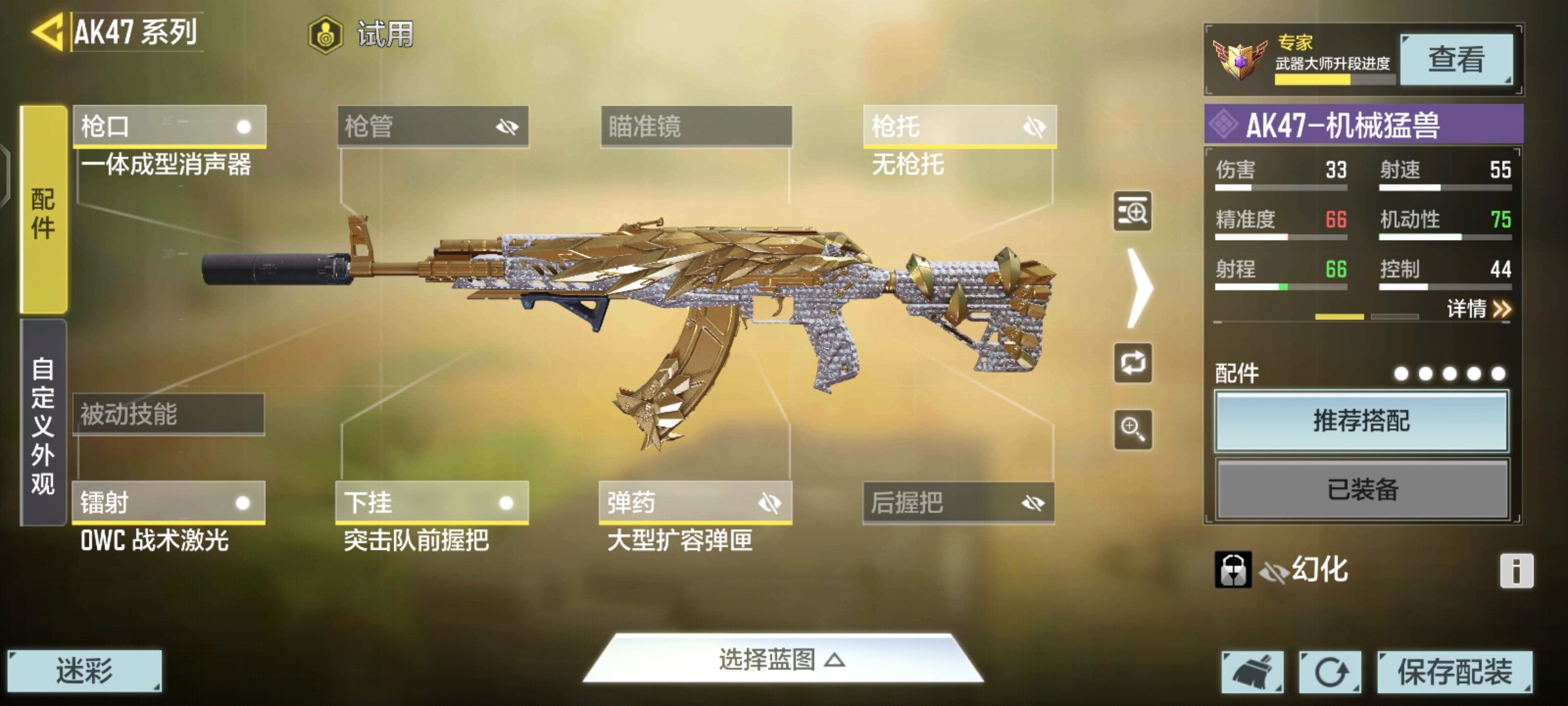The image size is (1568, 706).
Task: Choose the 瞄准镜 optic slot
Action: [x=696, y=126]
